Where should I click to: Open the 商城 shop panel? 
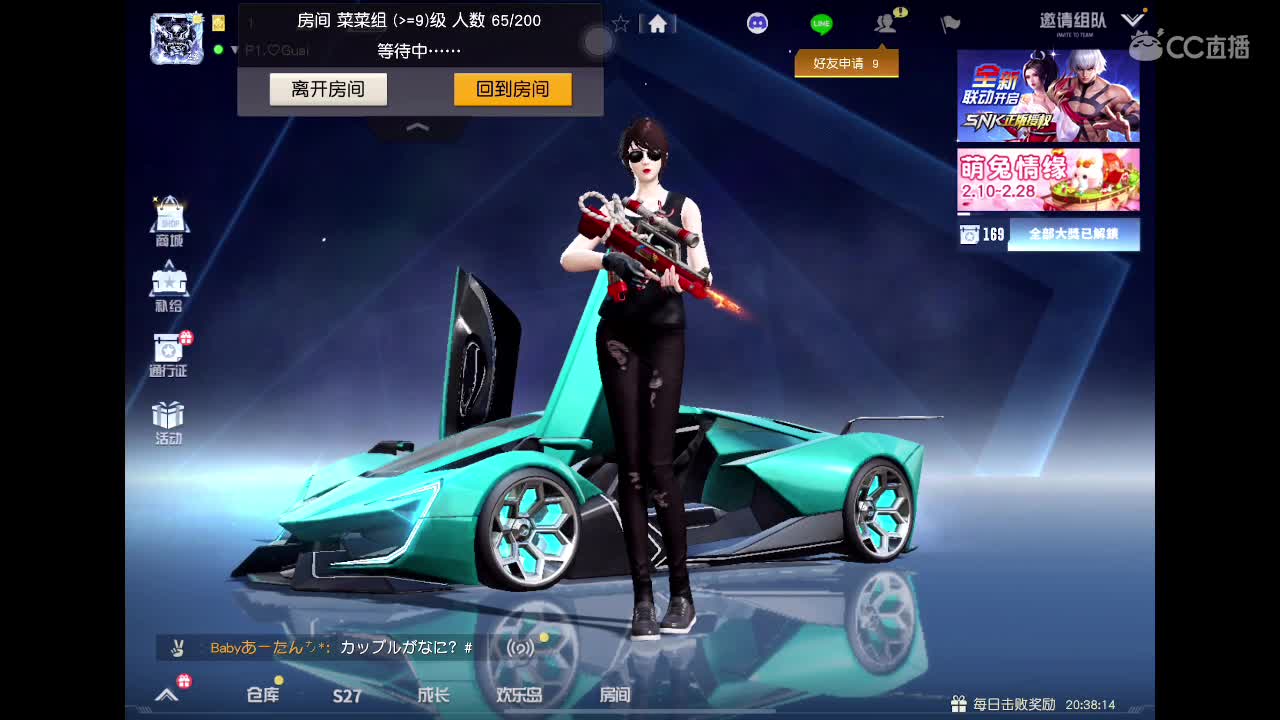coord(168,215)
